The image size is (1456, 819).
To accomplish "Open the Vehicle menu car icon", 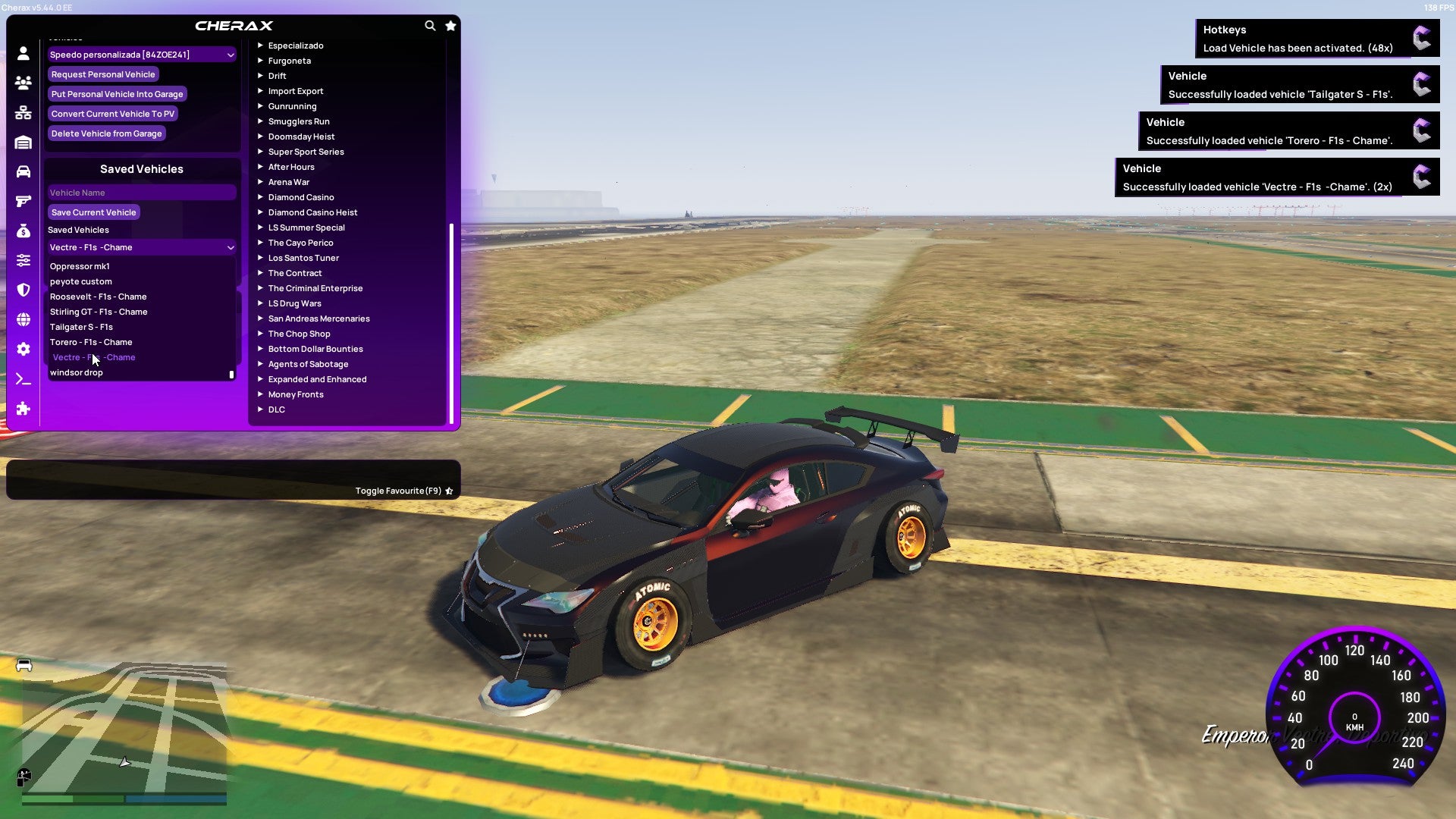I will point(23,170).
